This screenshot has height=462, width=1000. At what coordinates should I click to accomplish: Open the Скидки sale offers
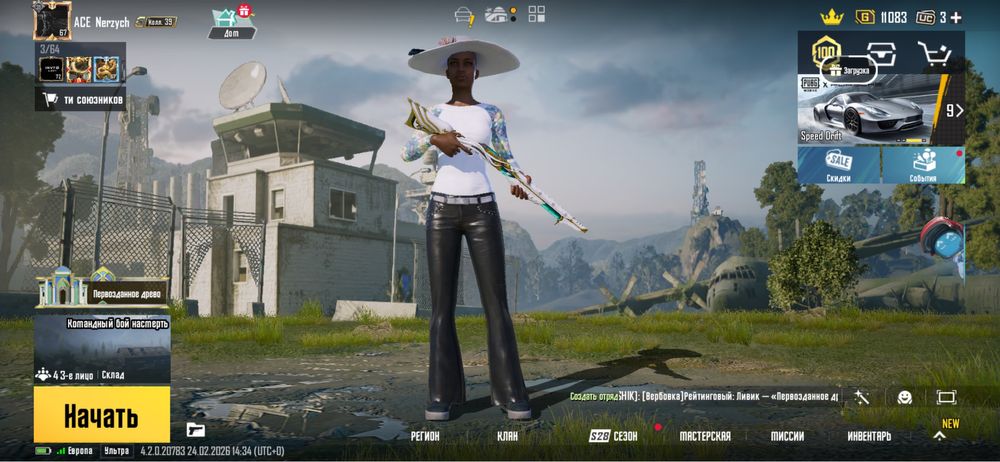838,165
